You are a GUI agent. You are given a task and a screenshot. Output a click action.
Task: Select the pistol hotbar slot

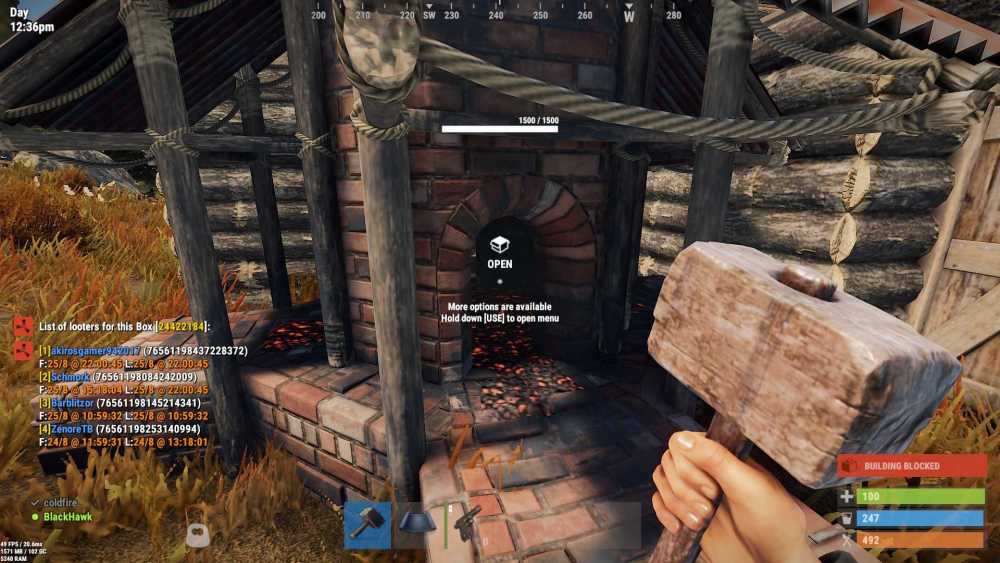tap(466, 525)
